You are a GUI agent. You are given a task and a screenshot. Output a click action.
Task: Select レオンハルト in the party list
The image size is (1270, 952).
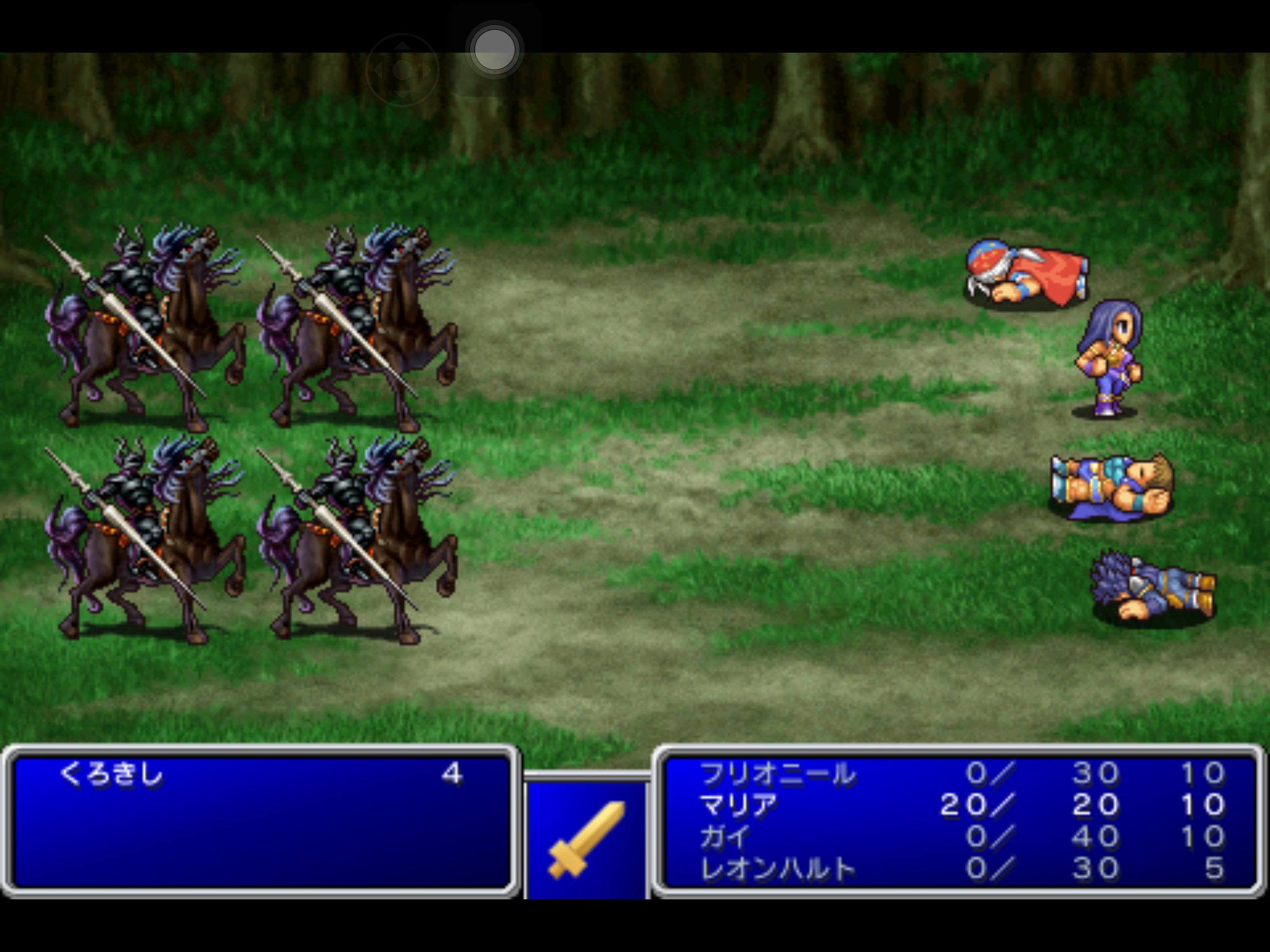[778, 869]
